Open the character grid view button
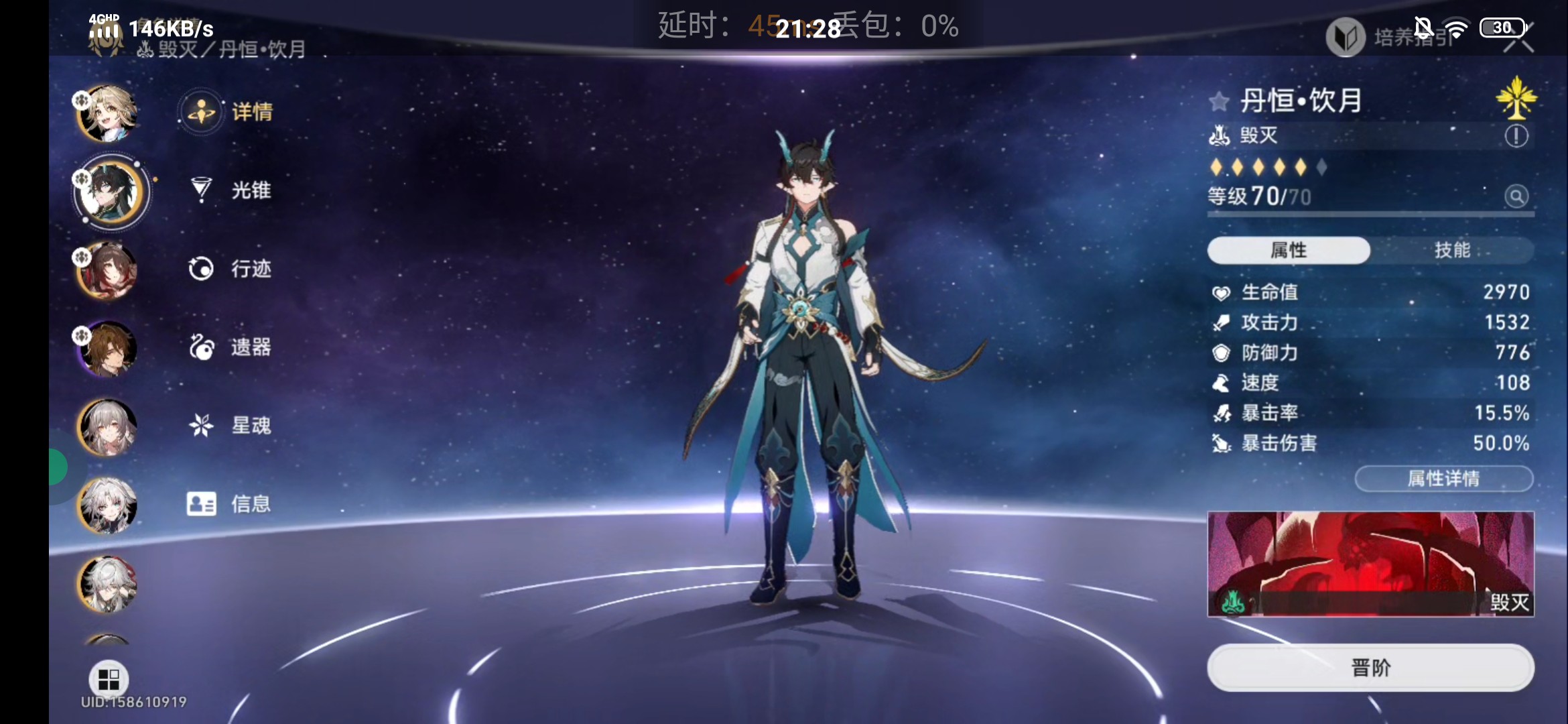1568x724 pixels. [x=109, y=679]
